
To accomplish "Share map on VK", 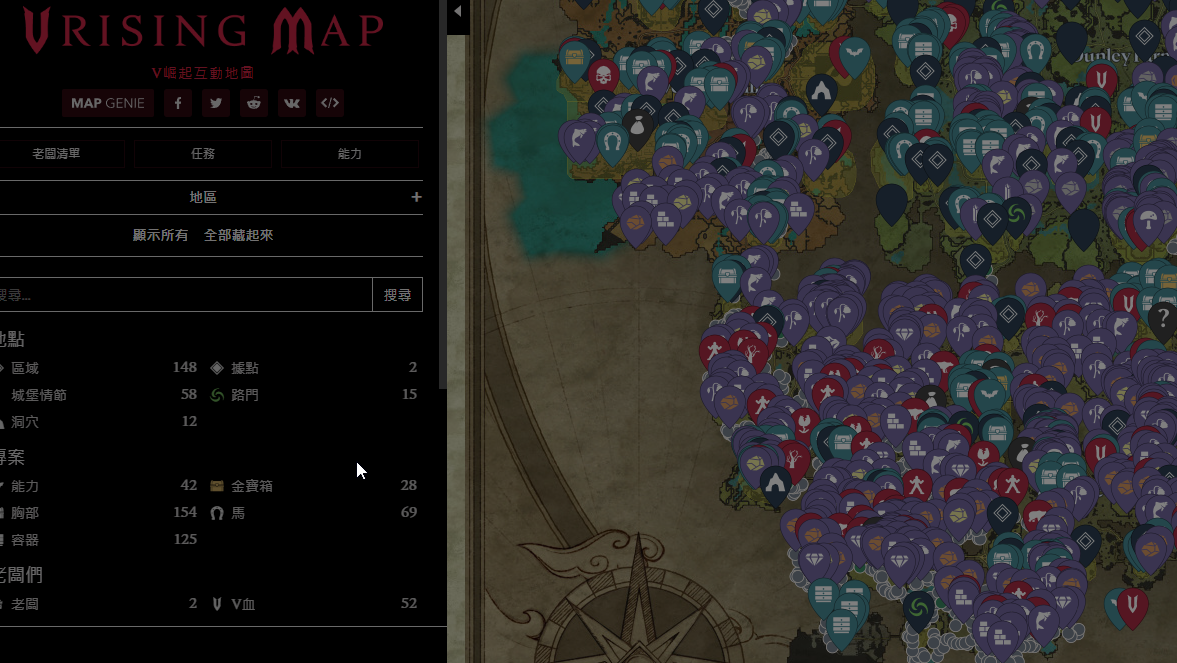I will [x=292, y=103].
